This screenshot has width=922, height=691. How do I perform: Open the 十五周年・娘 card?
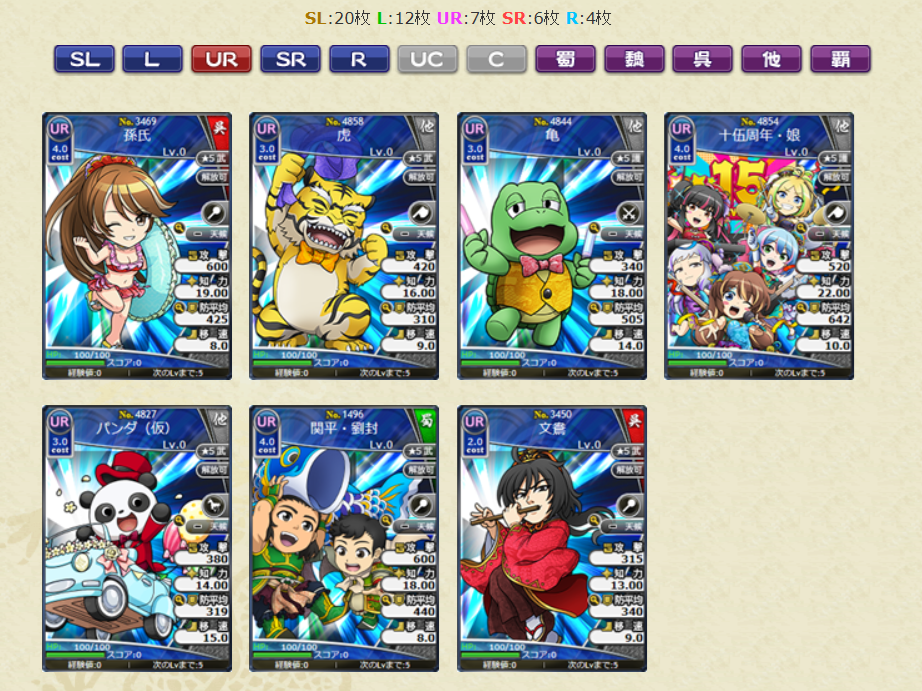pyautogui.click(x=759, y=246)
